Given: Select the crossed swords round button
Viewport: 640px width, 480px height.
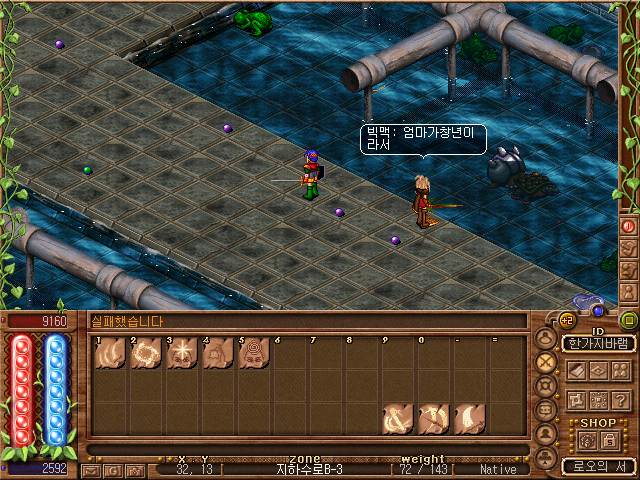Looking at the screenshot, I should [x=545, y=362].
